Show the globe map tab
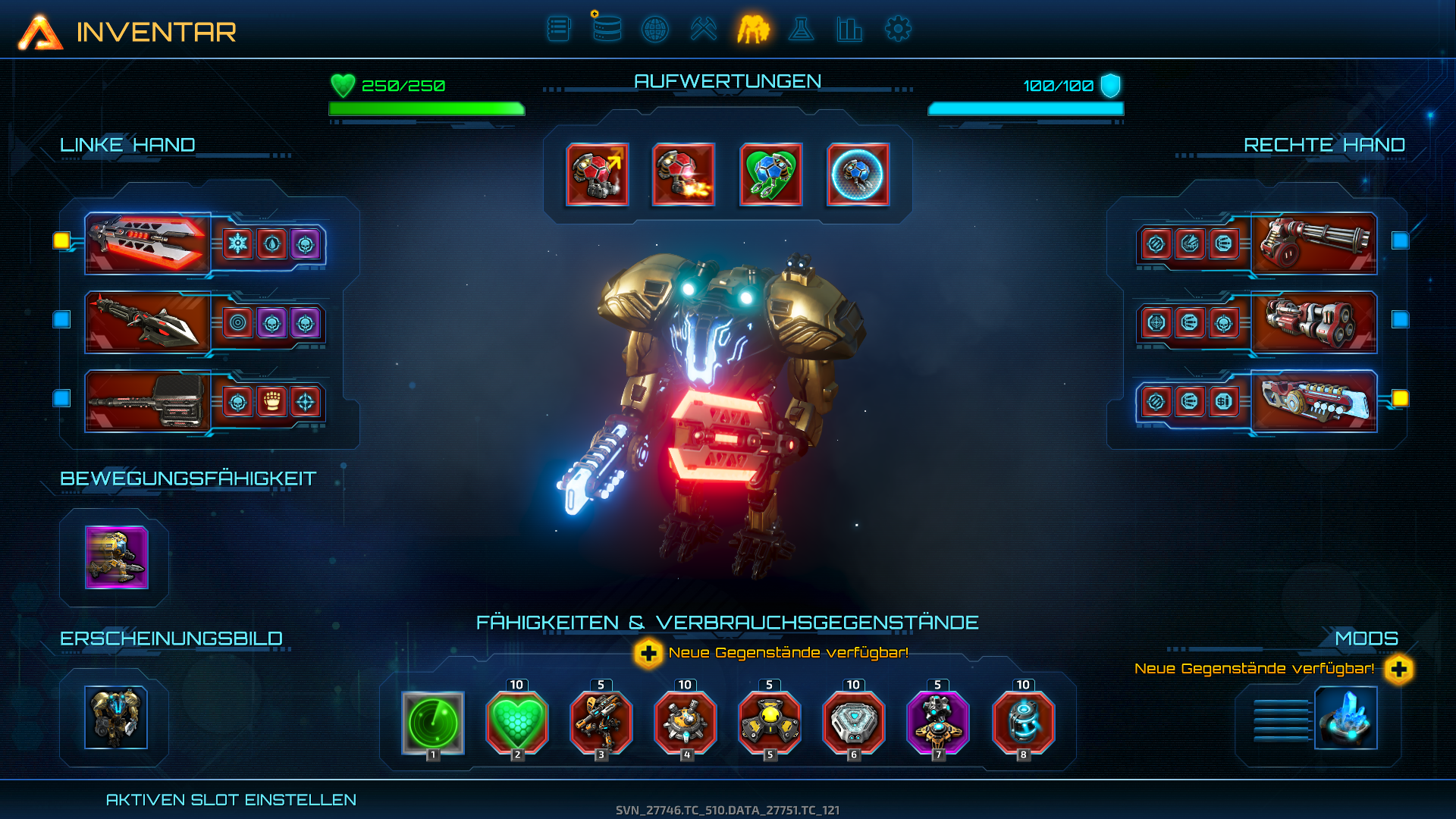The width and height of the screenshot is (1456, 819). pos(655,30)
